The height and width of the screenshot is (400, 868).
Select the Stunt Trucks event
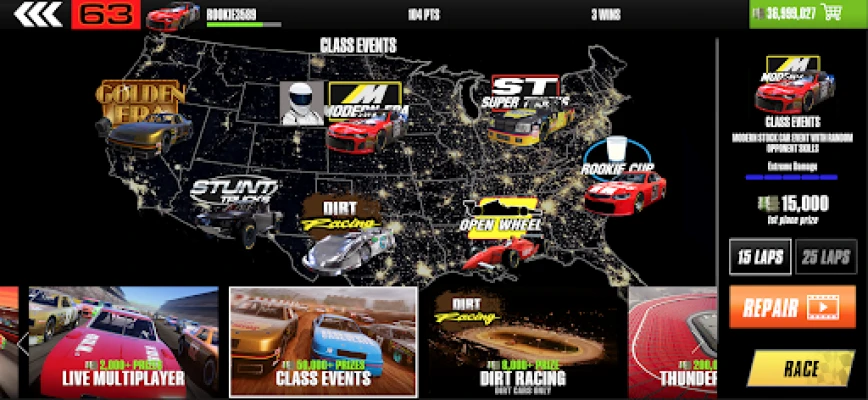click(233, 203)
